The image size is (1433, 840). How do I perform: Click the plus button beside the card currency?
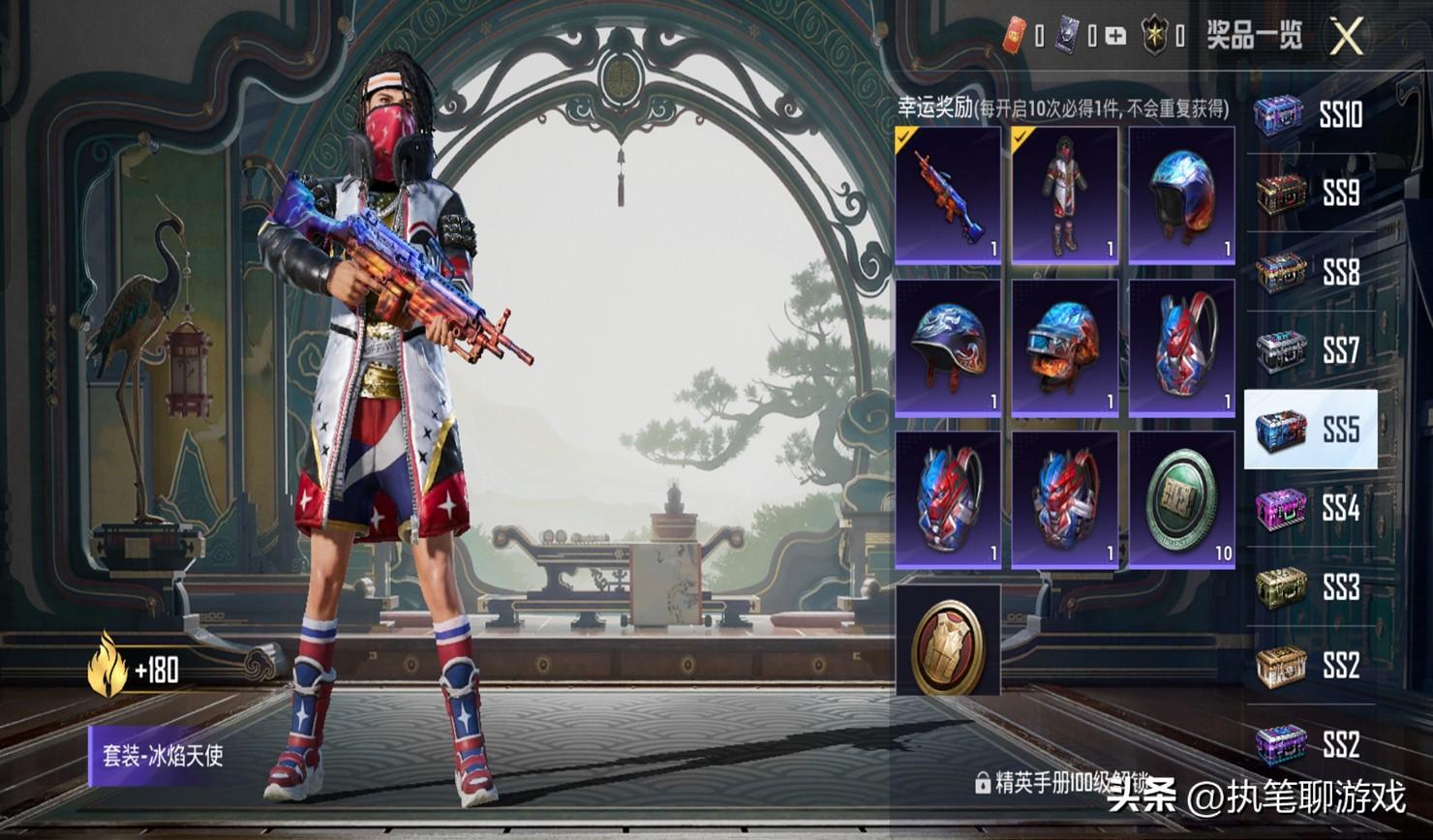pyautogui.click(x=1115, y=37)
